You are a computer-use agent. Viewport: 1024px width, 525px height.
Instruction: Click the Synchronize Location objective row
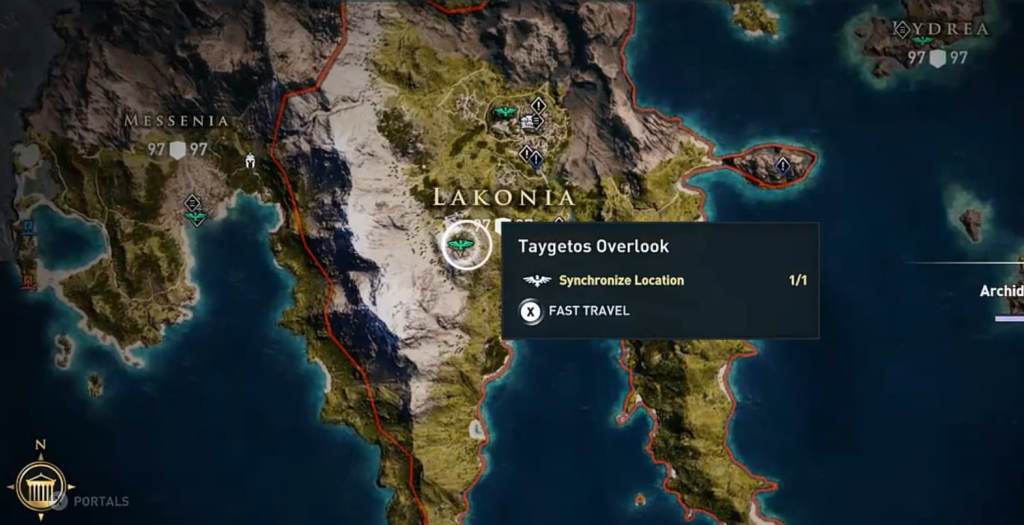(x=620, y=281)
